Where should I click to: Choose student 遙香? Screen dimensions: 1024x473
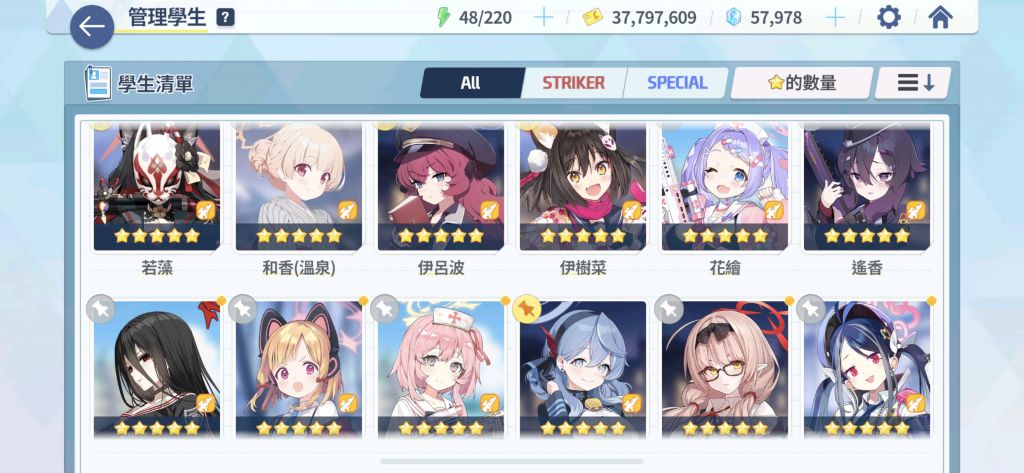pyautogui.click(x=866, y=187)
